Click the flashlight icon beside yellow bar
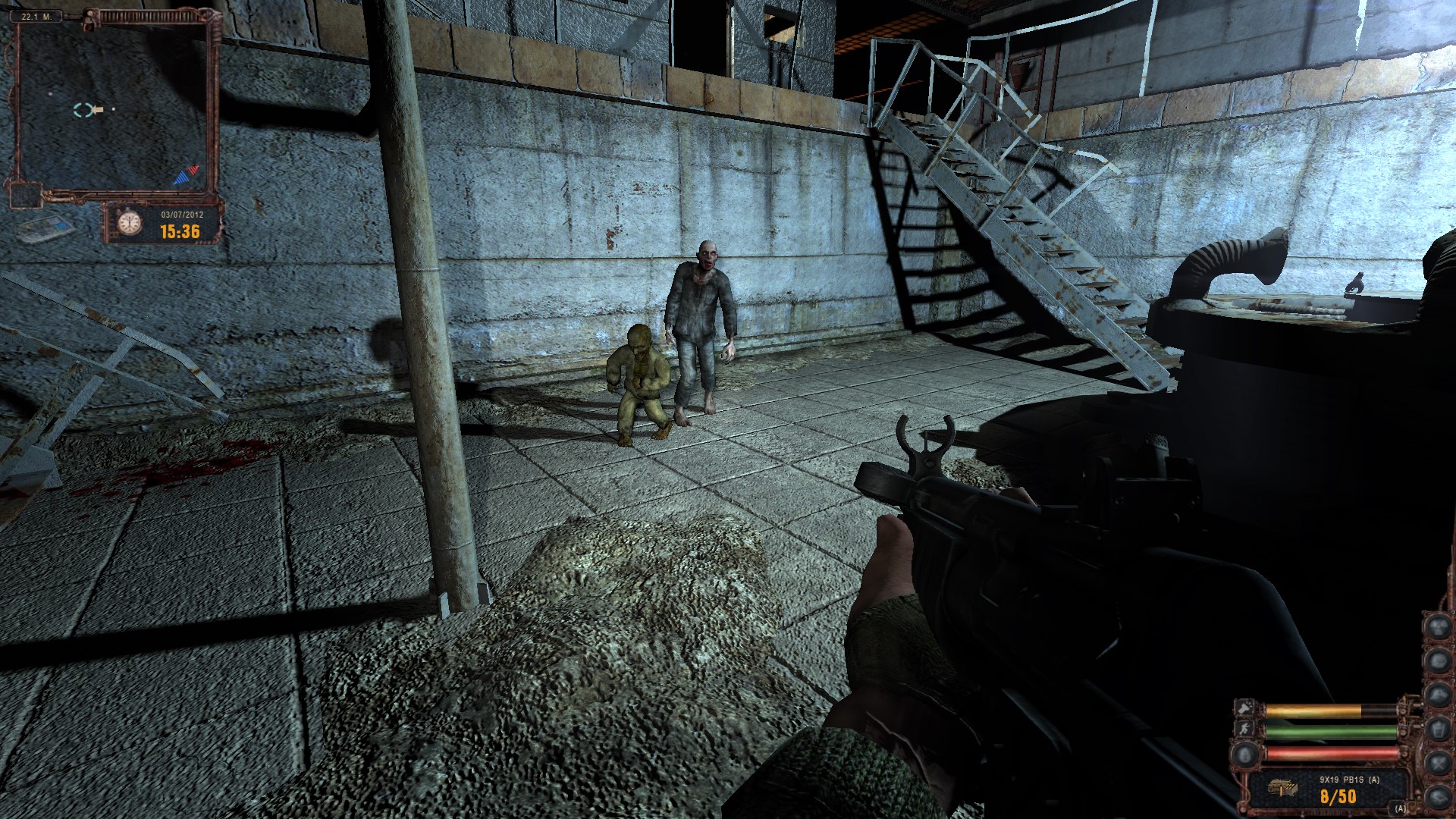 (1246, 708)
